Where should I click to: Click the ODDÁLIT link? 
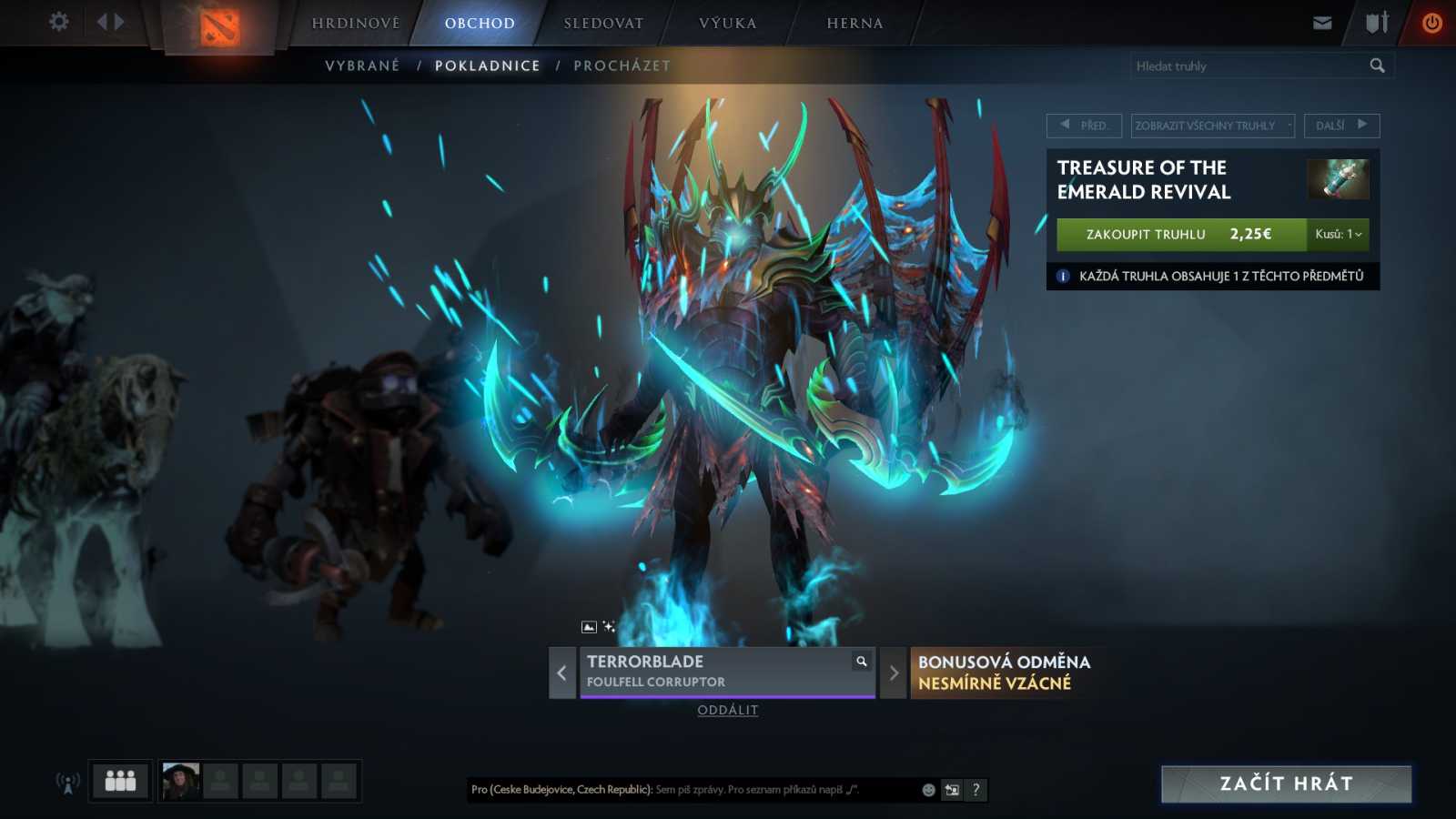click(x=726, y=710)
